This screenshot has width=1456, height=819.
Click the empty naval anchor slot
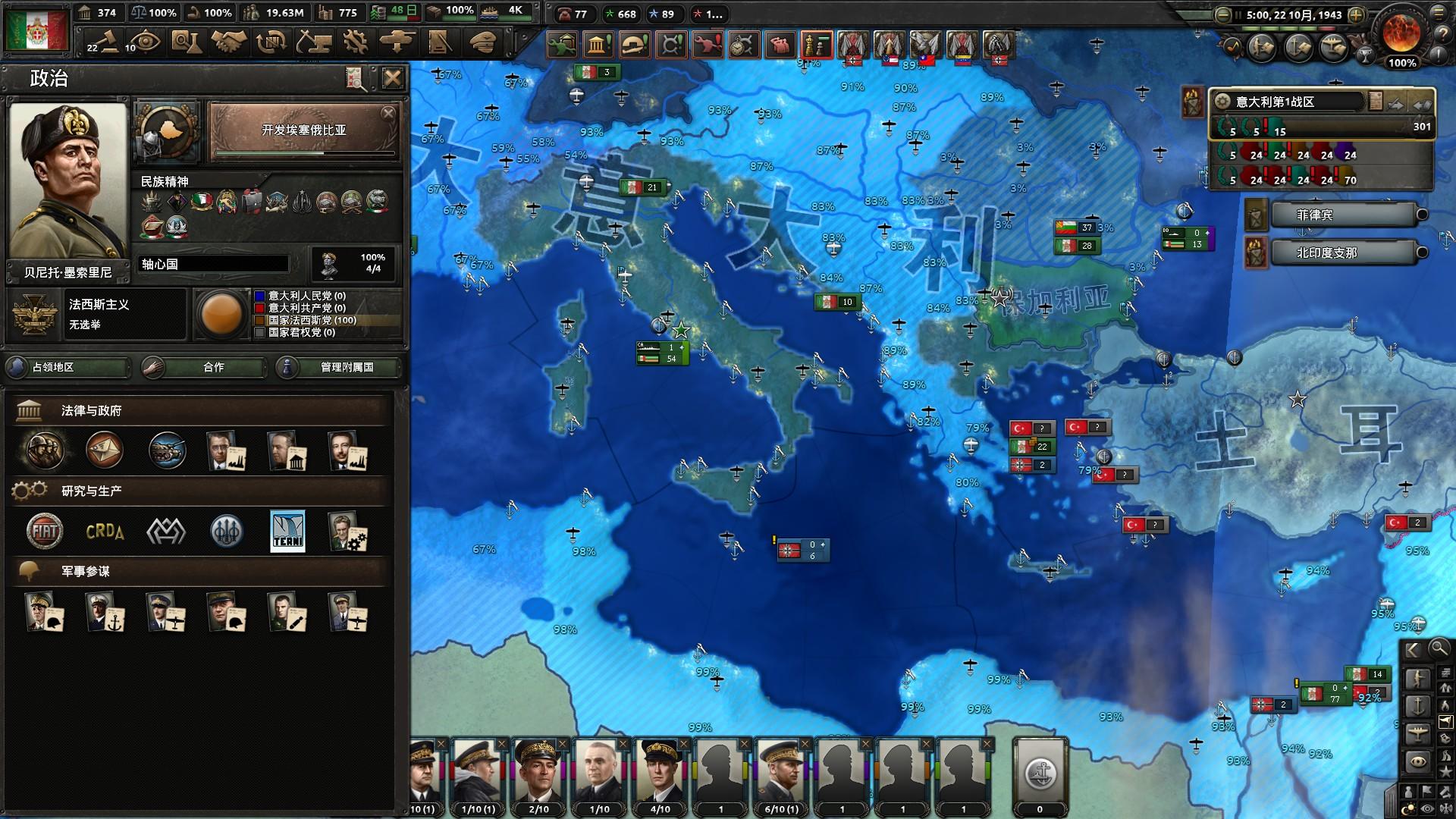coord(1040,773)
